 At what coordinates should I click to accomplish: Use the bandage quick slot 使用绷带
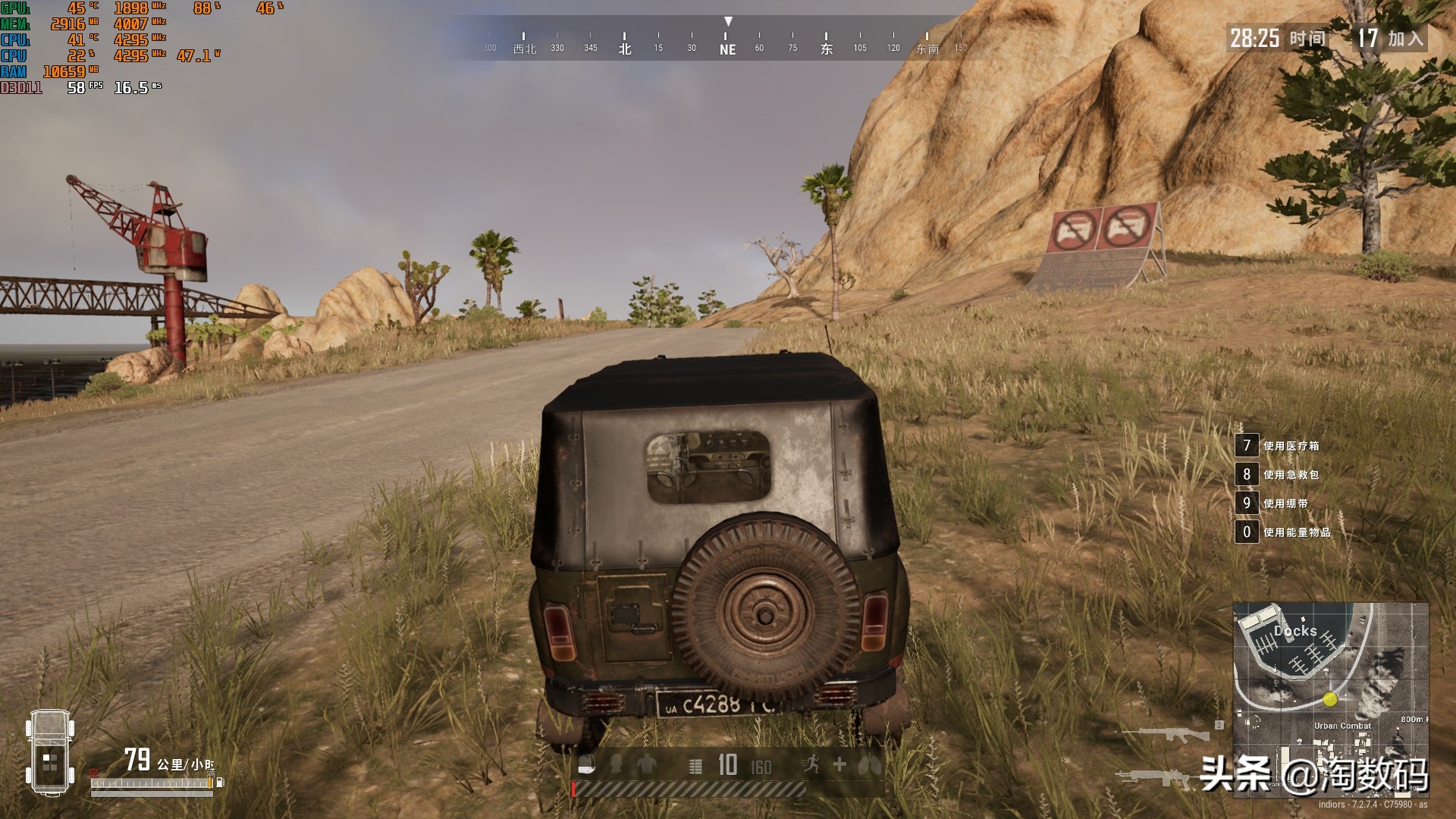pos(1247,504)
